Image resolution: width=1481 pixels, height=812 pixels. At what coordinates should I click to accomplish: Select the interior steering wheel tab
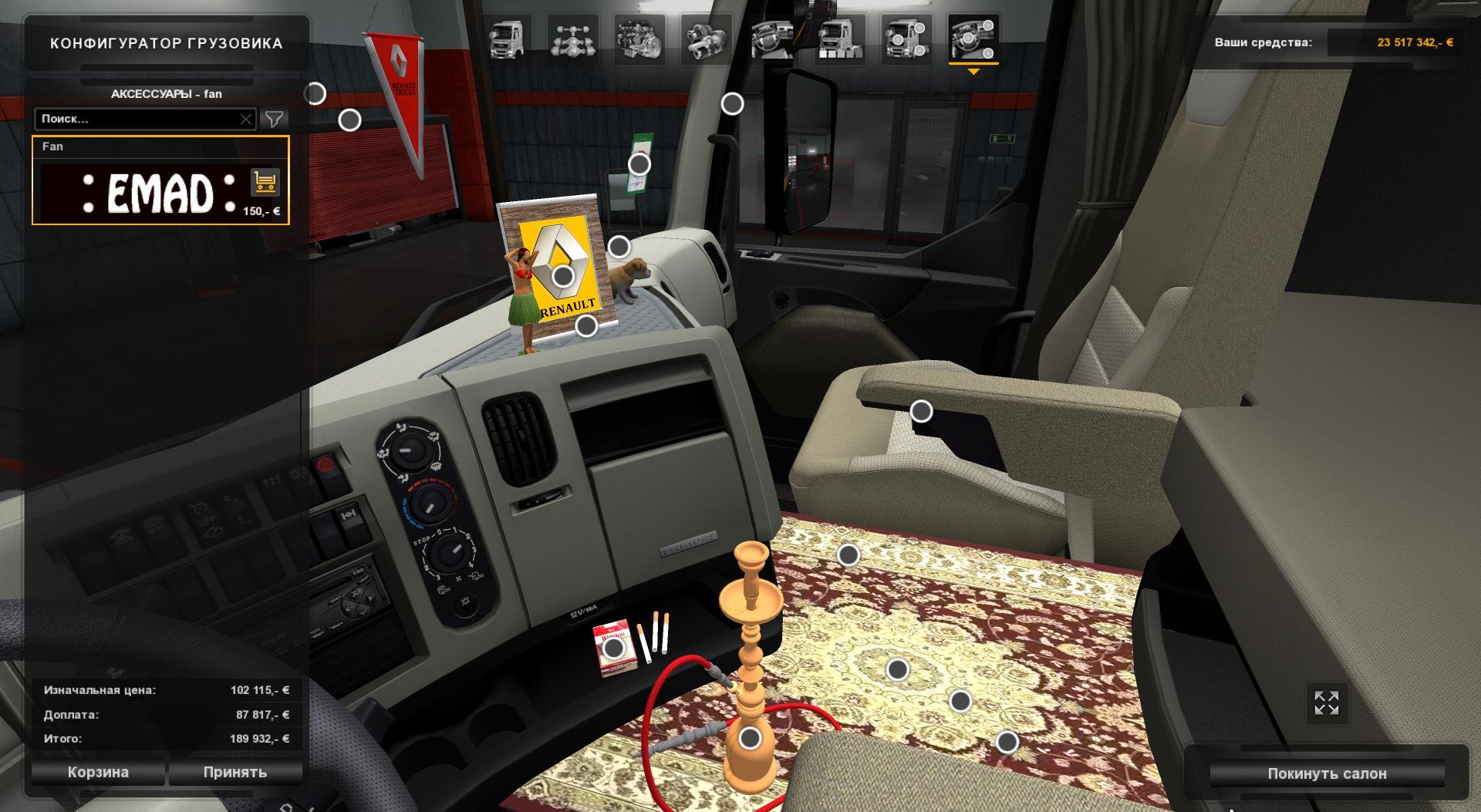[x=773, y=39]
